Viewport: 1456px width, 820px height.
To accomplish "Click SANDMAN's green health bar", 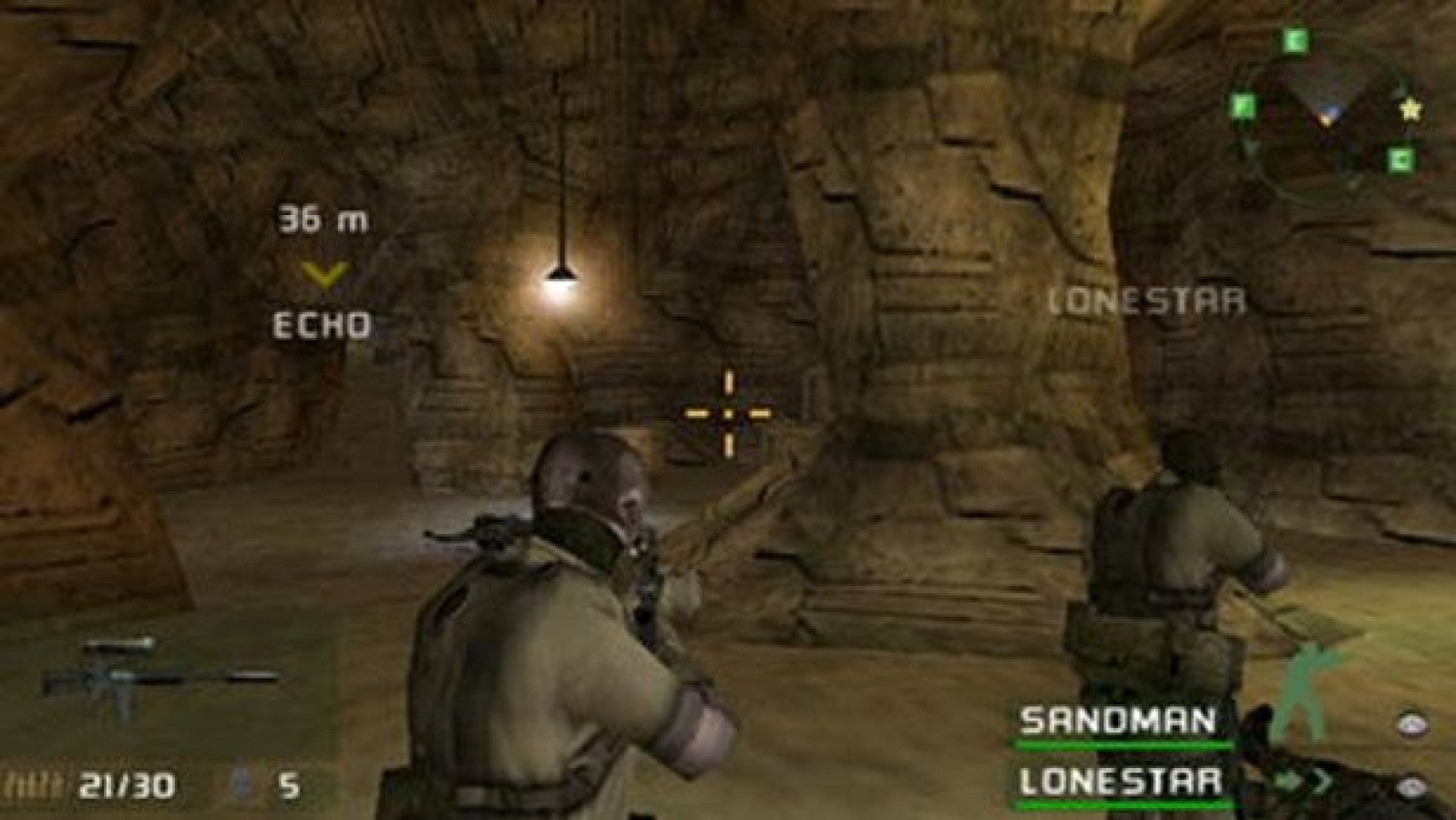I will tap(1121, 743).
